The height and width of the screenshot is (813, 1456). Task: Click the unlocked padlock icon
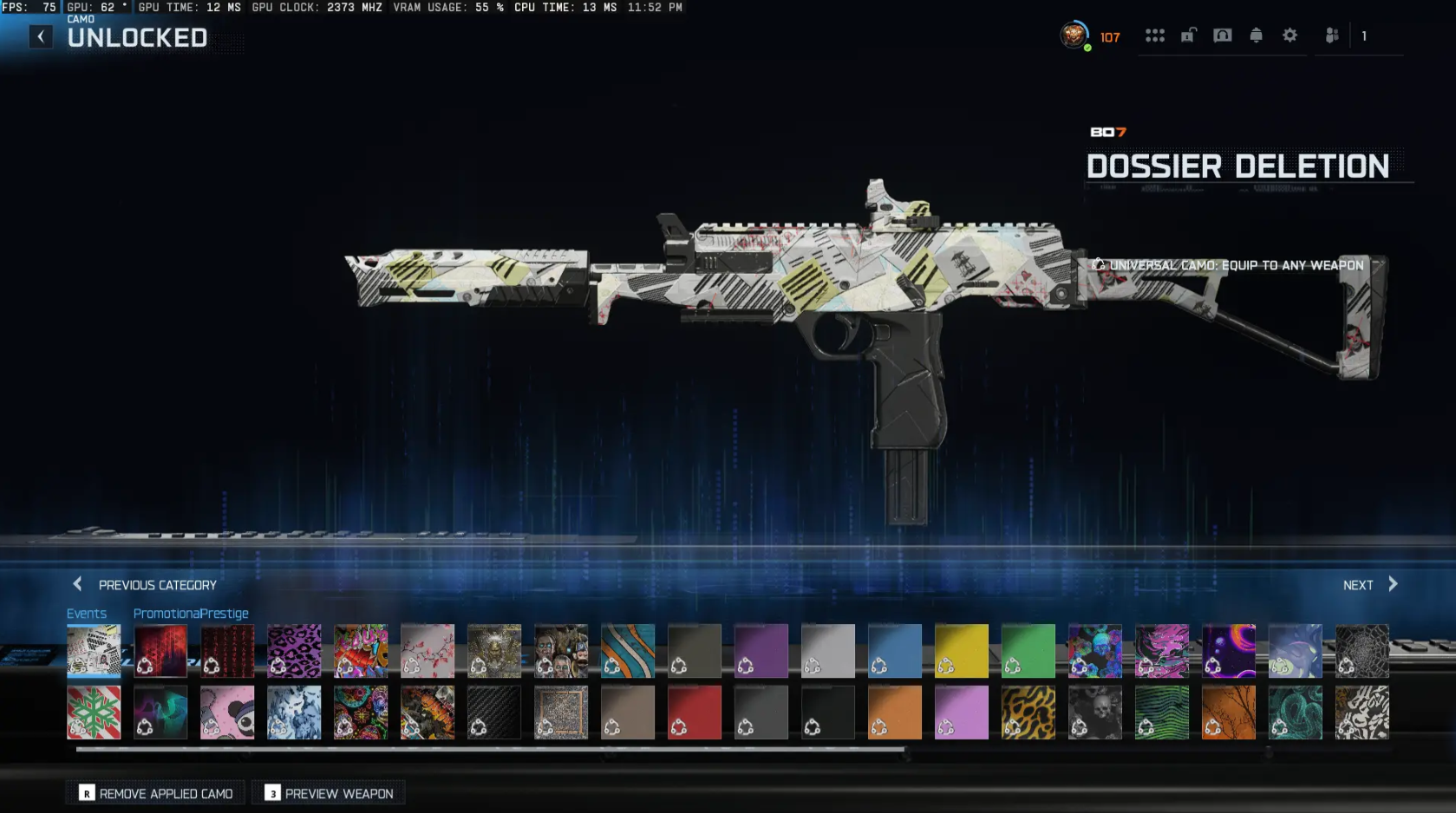pos(1188,36)
